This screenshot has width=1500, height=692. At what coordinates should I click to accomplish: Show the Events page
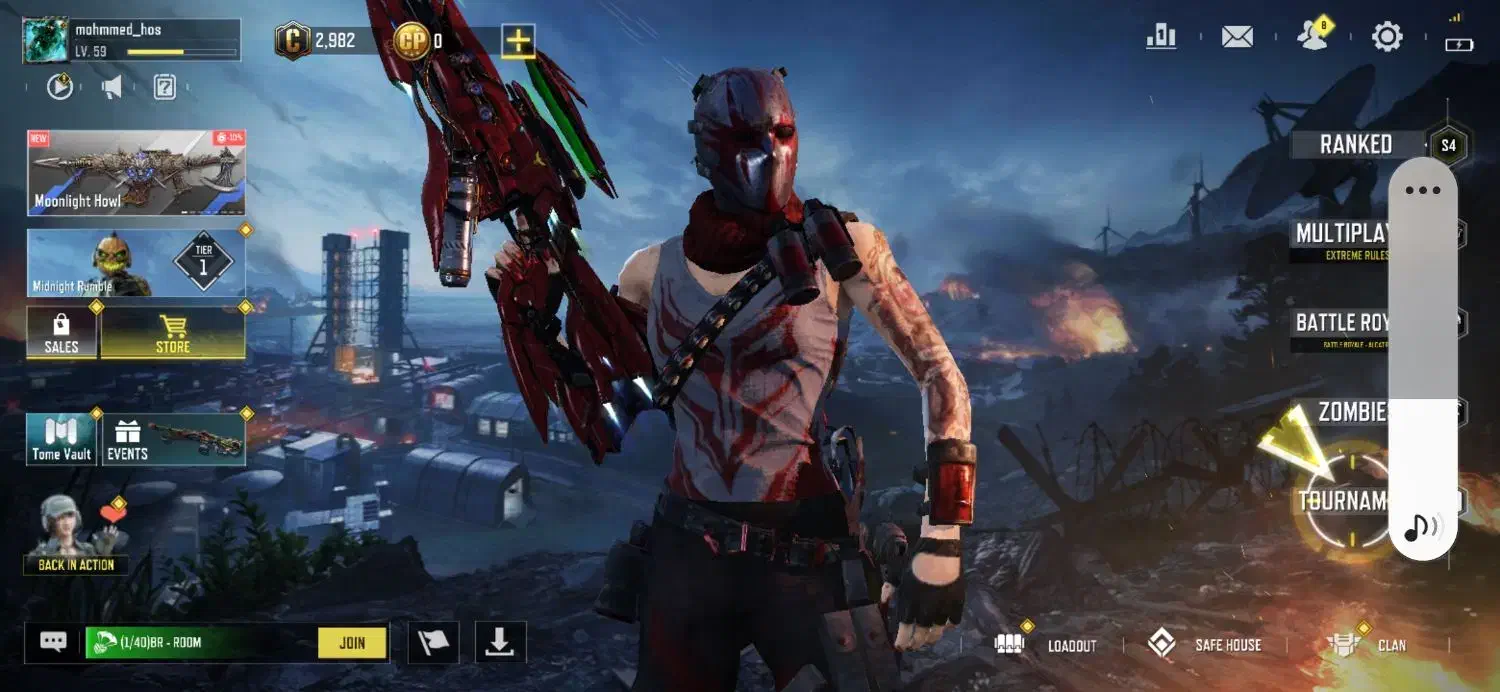tap(174, 440)
